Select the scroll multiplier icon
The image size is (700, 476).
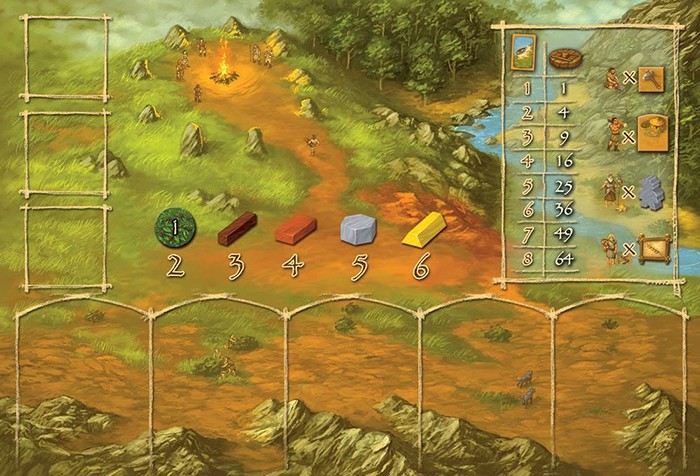[x=652, y=245]
